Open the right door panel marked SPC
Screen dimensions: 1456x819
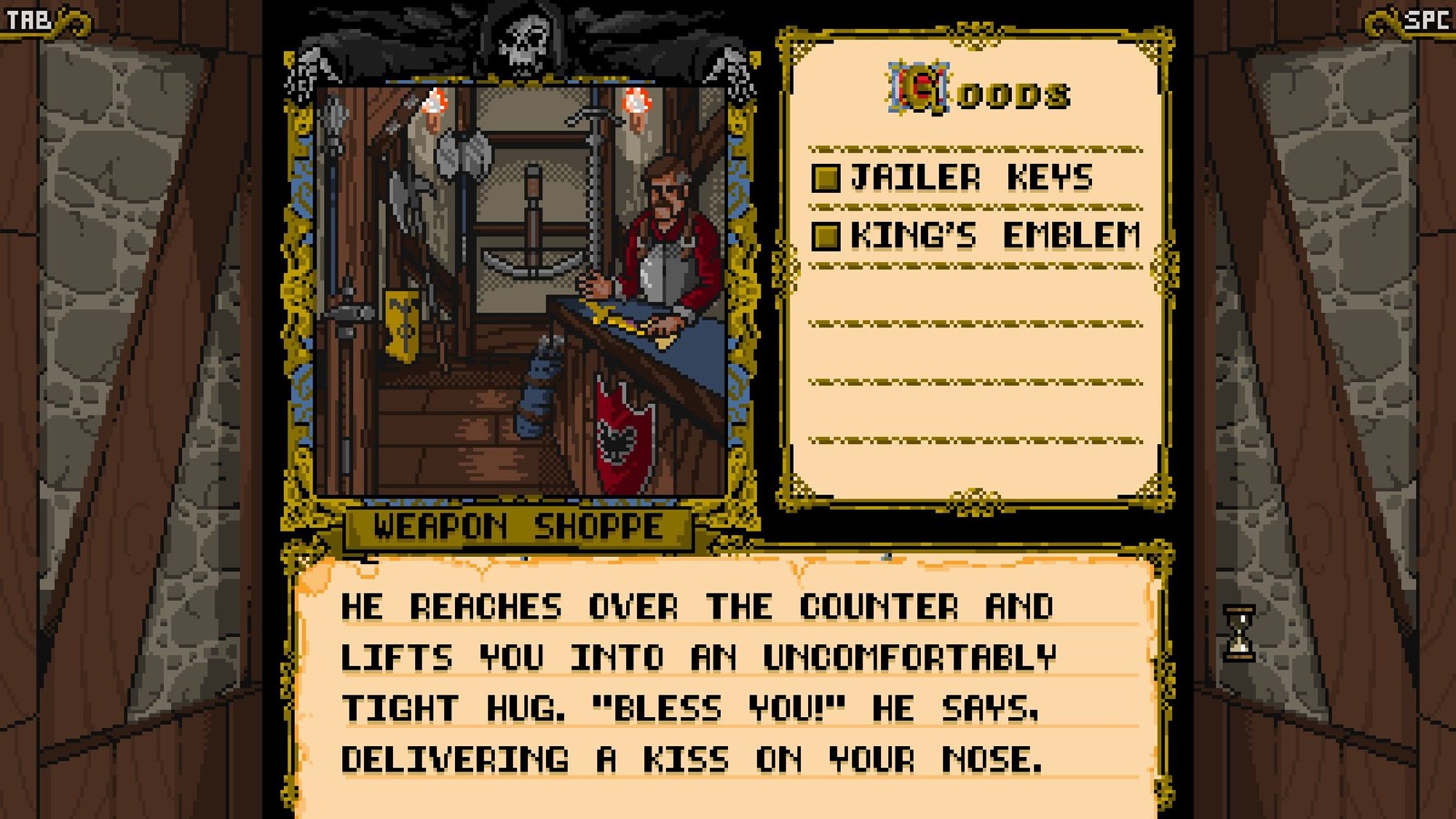tap(1425, 18)
